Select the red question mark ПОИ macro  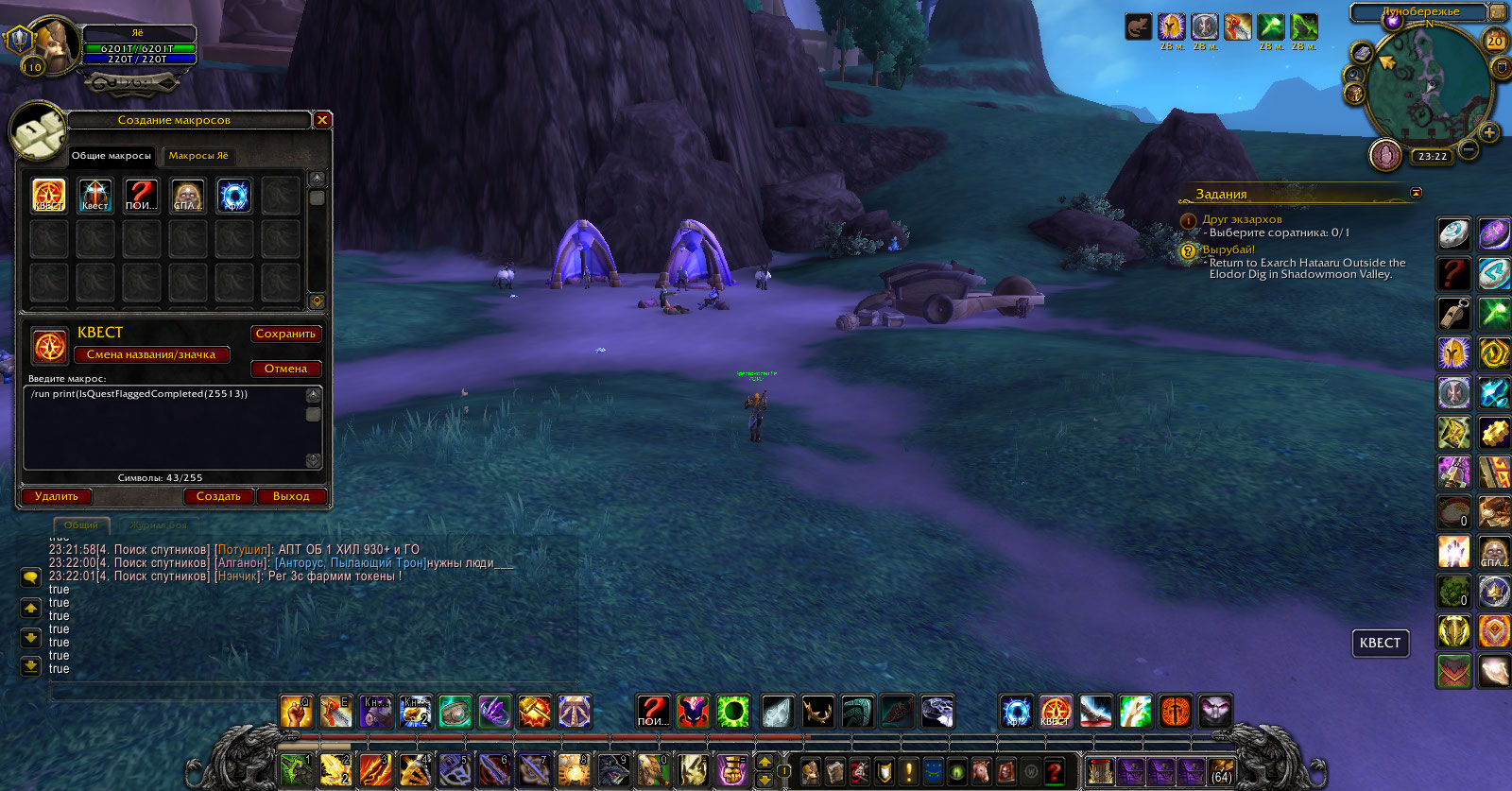(141, 196)
